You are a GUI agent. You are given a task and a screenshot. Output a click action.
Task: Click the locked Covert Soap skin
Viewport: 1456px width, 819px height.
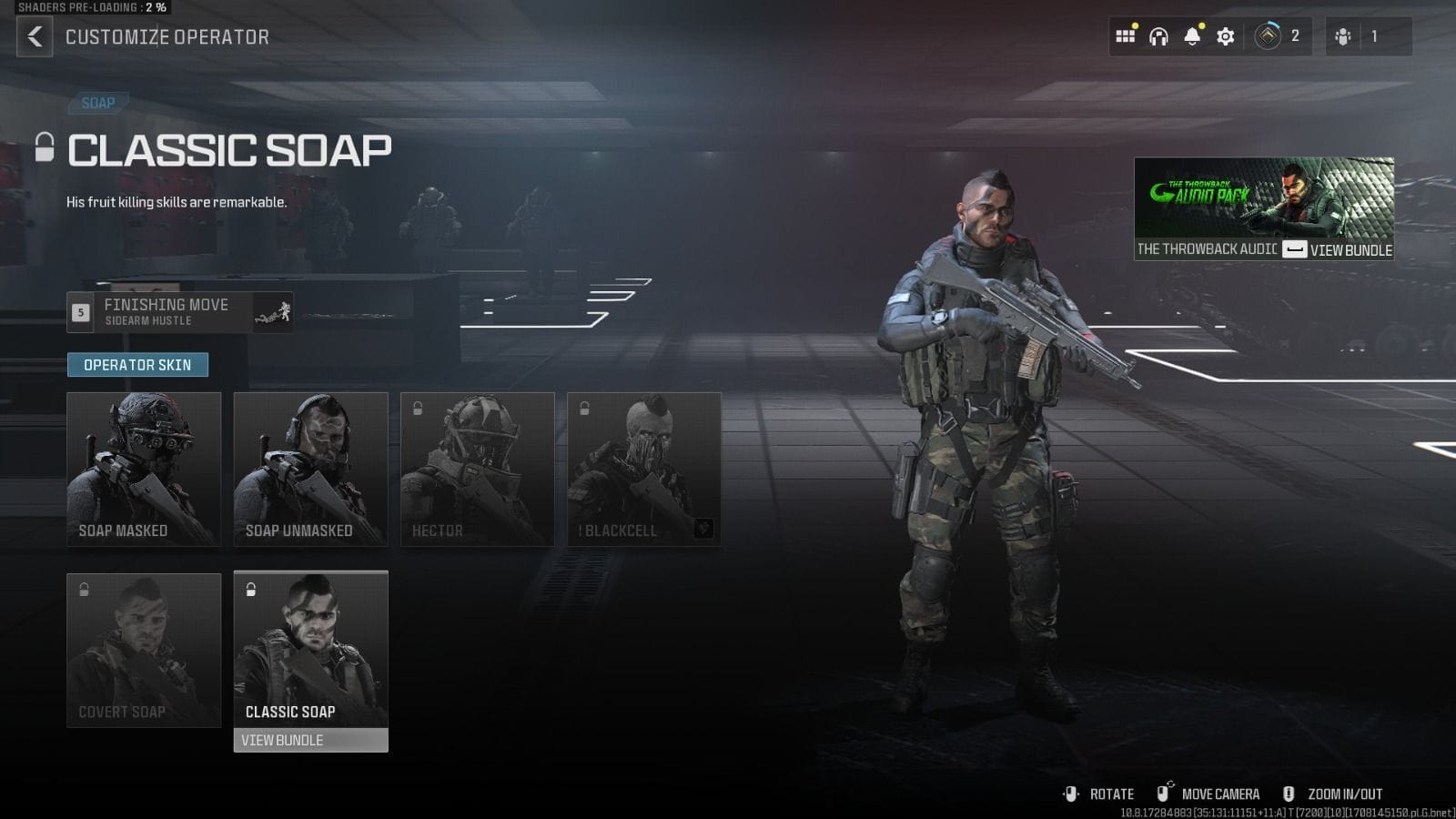[x=143, y=649]
